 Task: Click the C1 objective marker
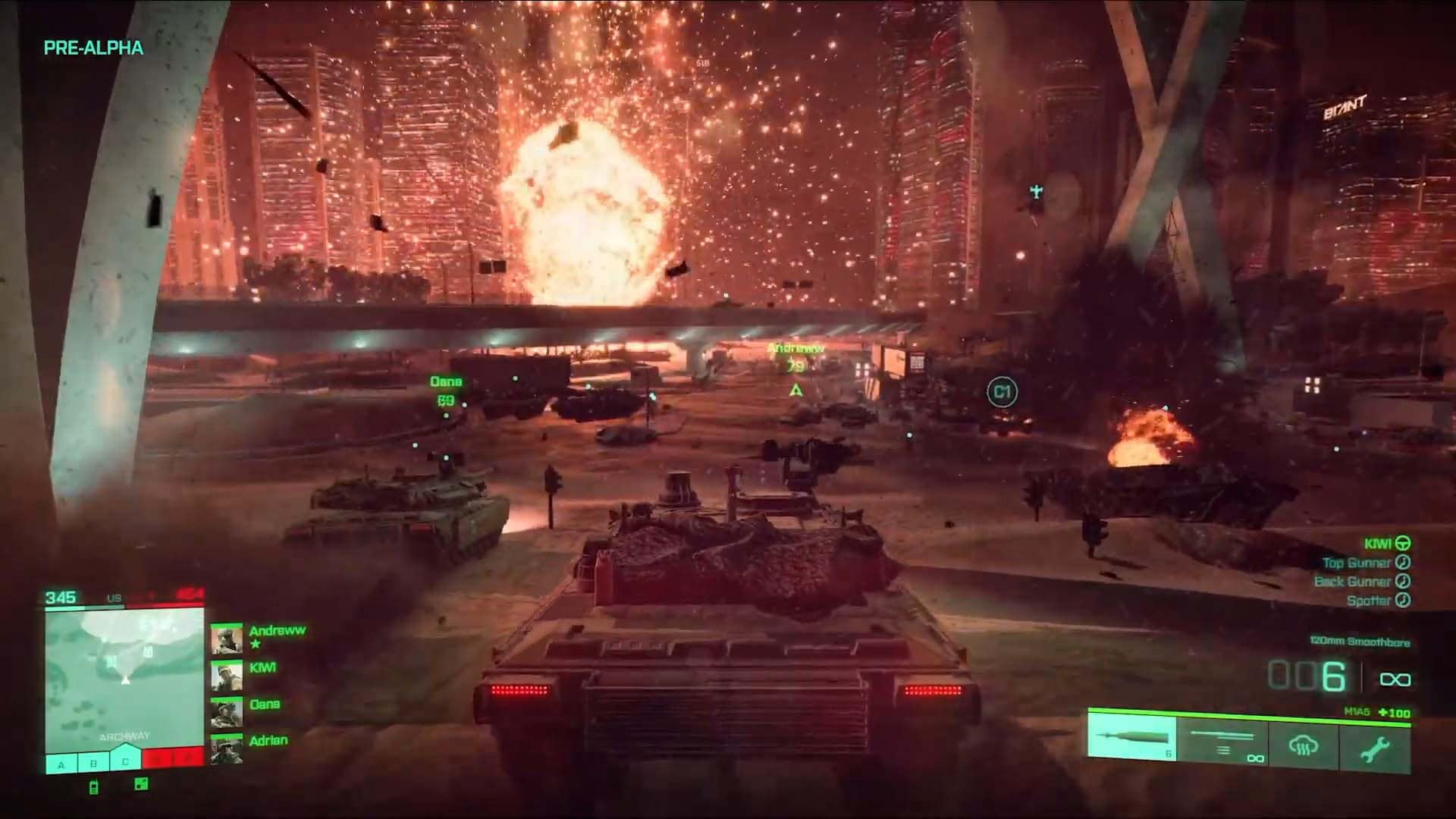coord(1002,392)
